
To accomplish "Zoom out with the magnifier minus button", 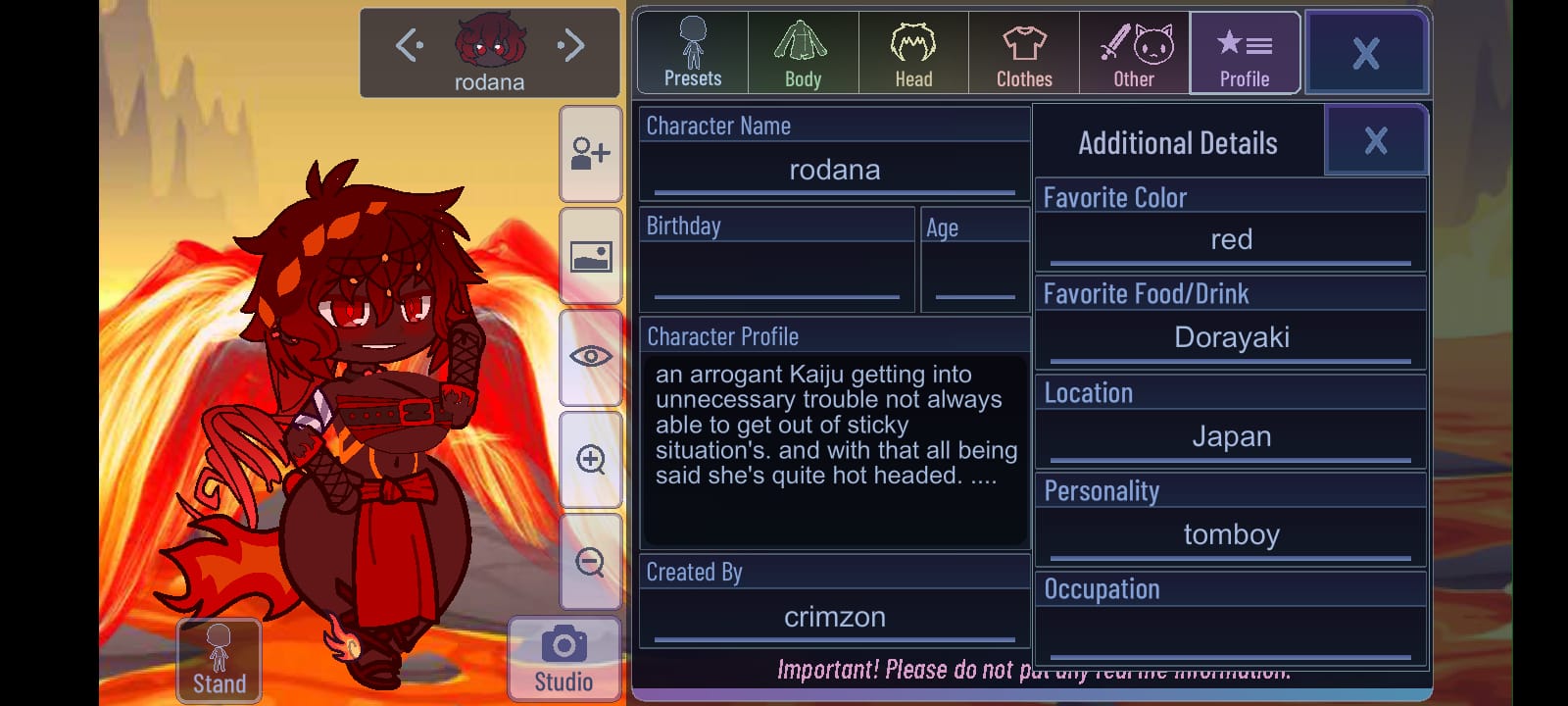I will coord(591,562).
